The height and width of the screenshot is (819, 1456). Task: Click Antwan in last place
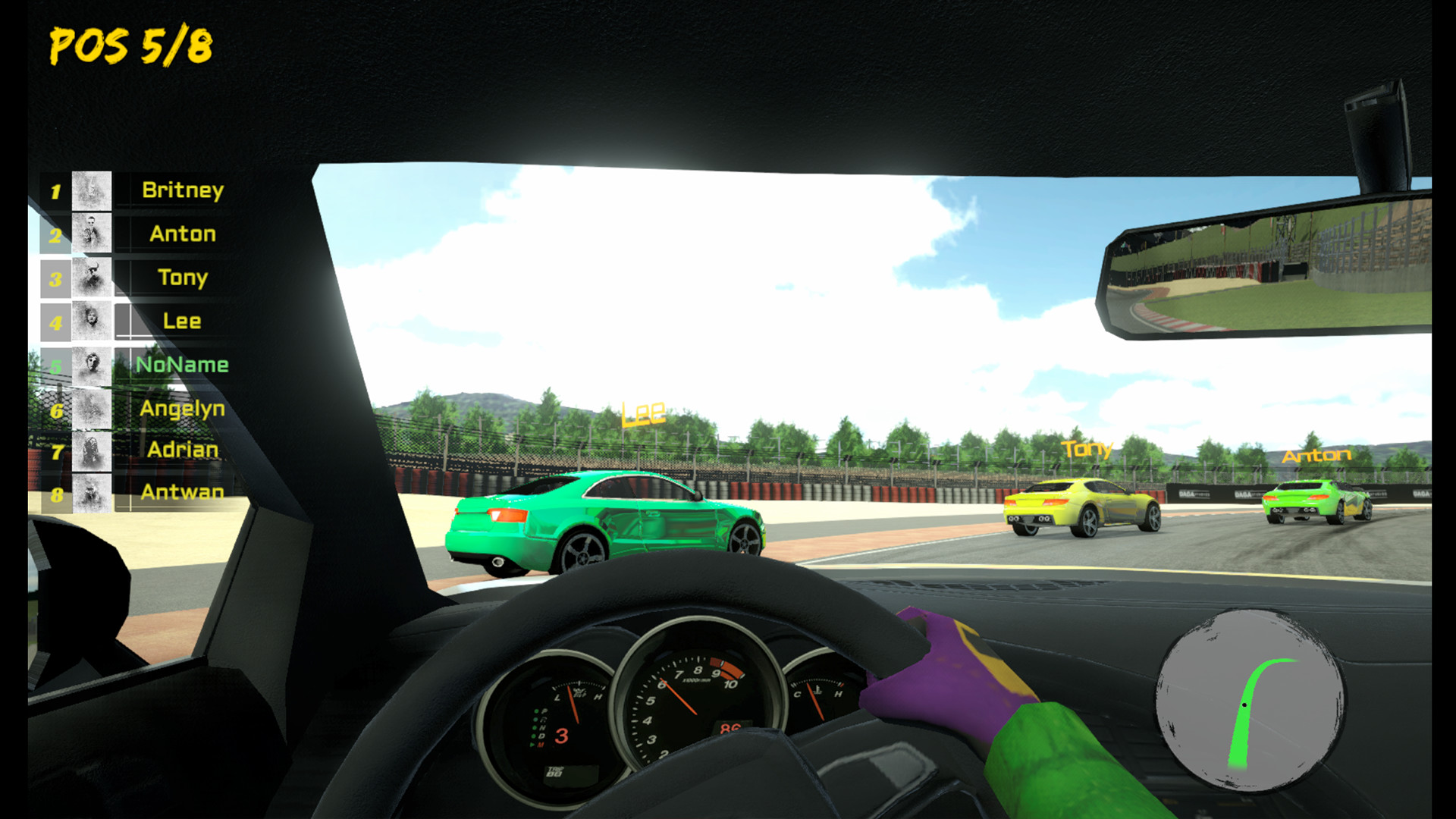point(182,493)
